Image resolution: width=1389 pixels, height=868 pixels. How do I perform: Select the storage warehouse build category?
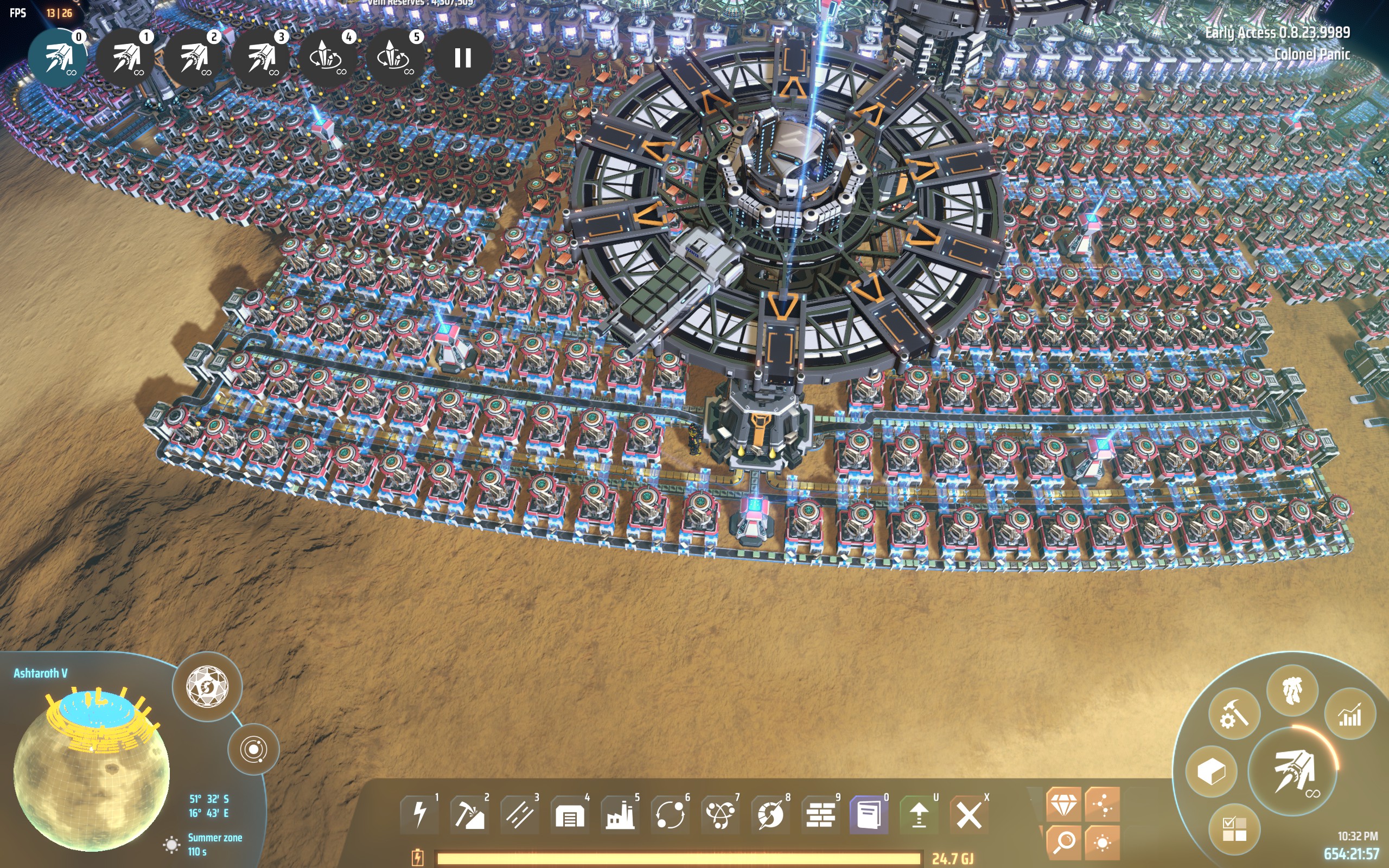point(569,814)
